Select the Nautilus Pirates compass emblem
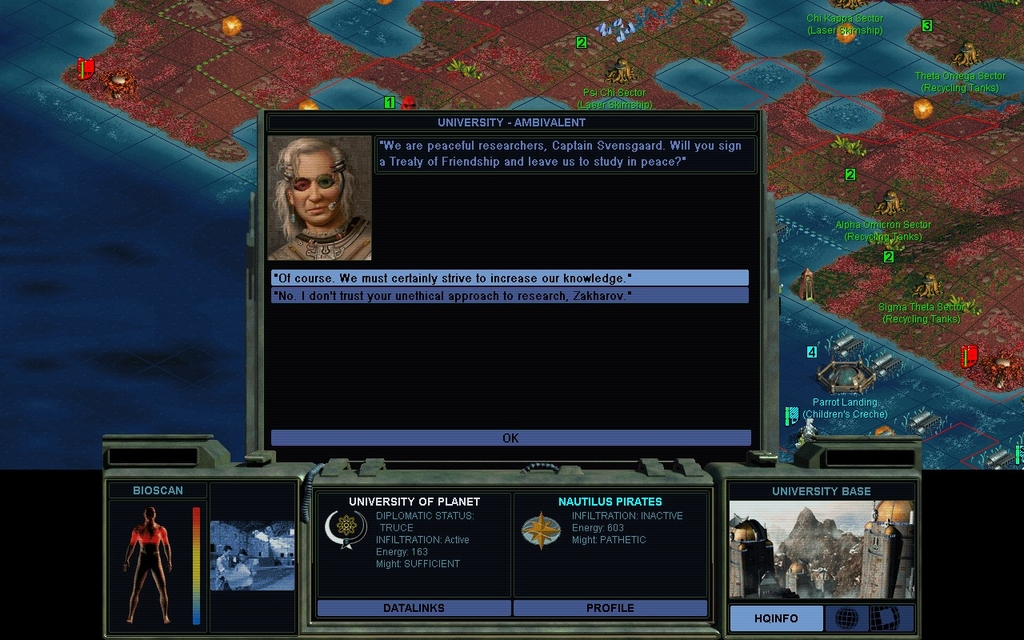The image size is (1024, 640). [540, 530]
